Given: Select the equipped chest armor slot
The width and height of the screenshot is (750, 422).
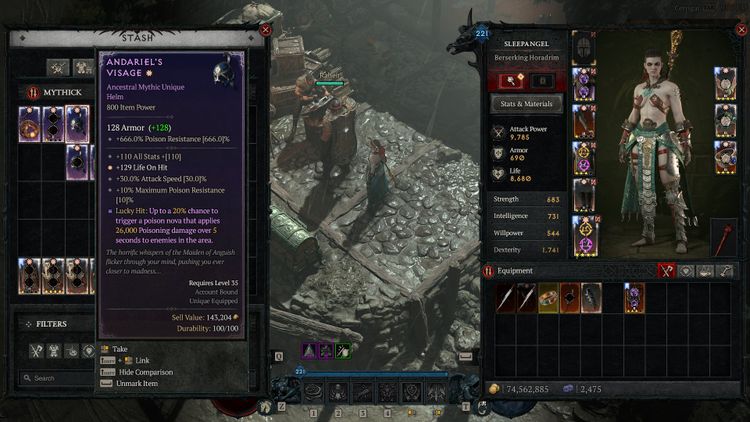Looking at the screenshot, I should (x=583, y=84).
